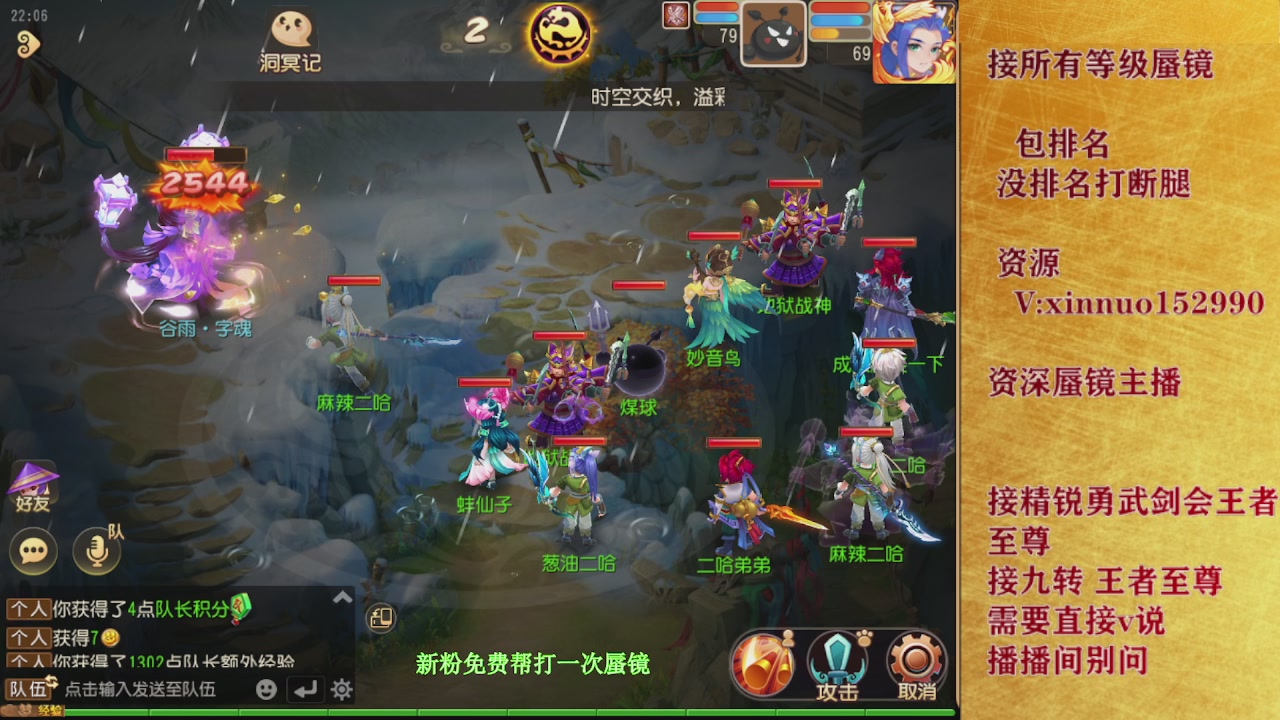
Task: Tap the screenshot camera icon near chat
Action: pos(379,618)
